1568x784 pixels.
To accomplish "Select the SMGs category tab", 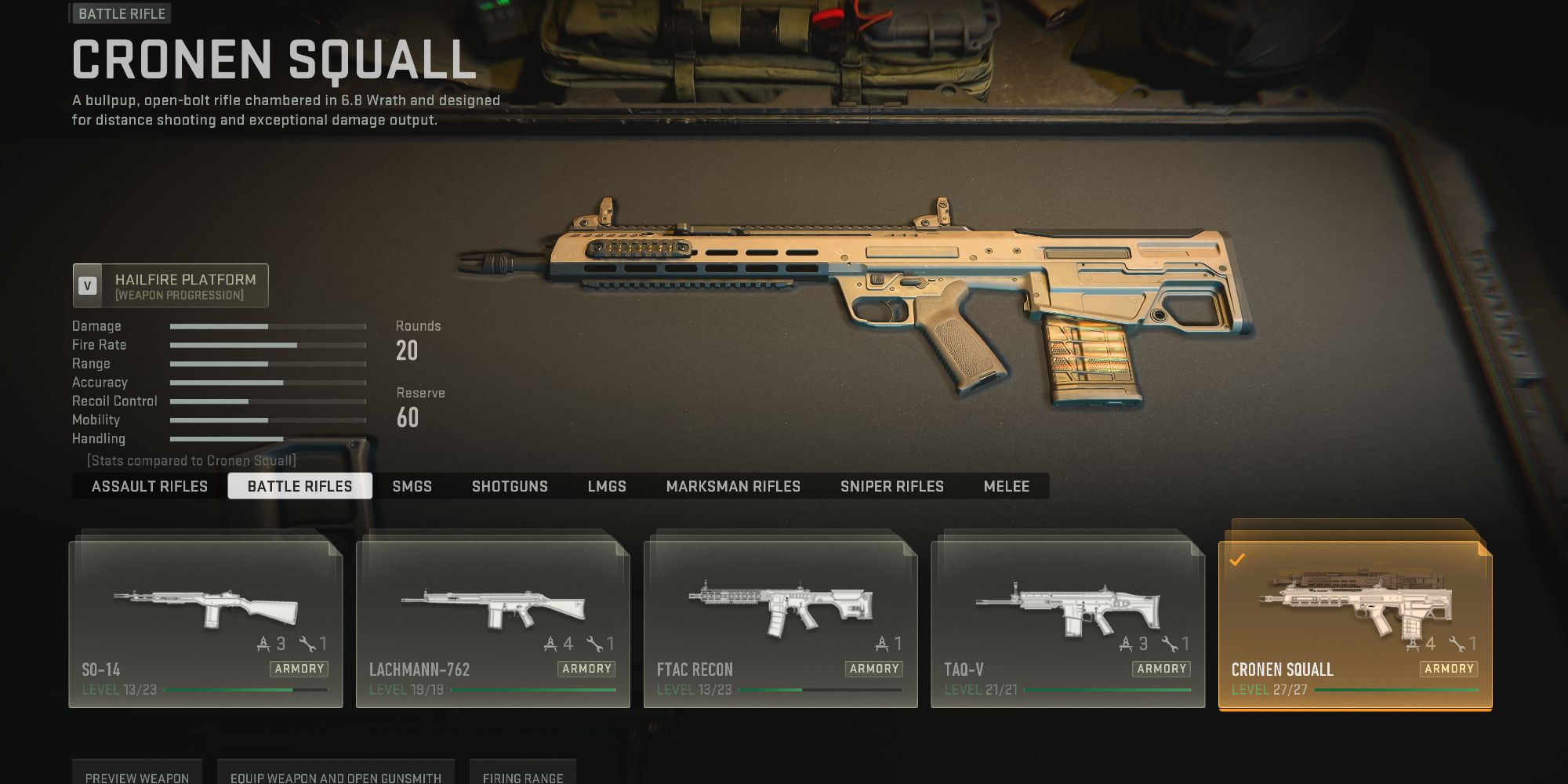I will (412, 486).
